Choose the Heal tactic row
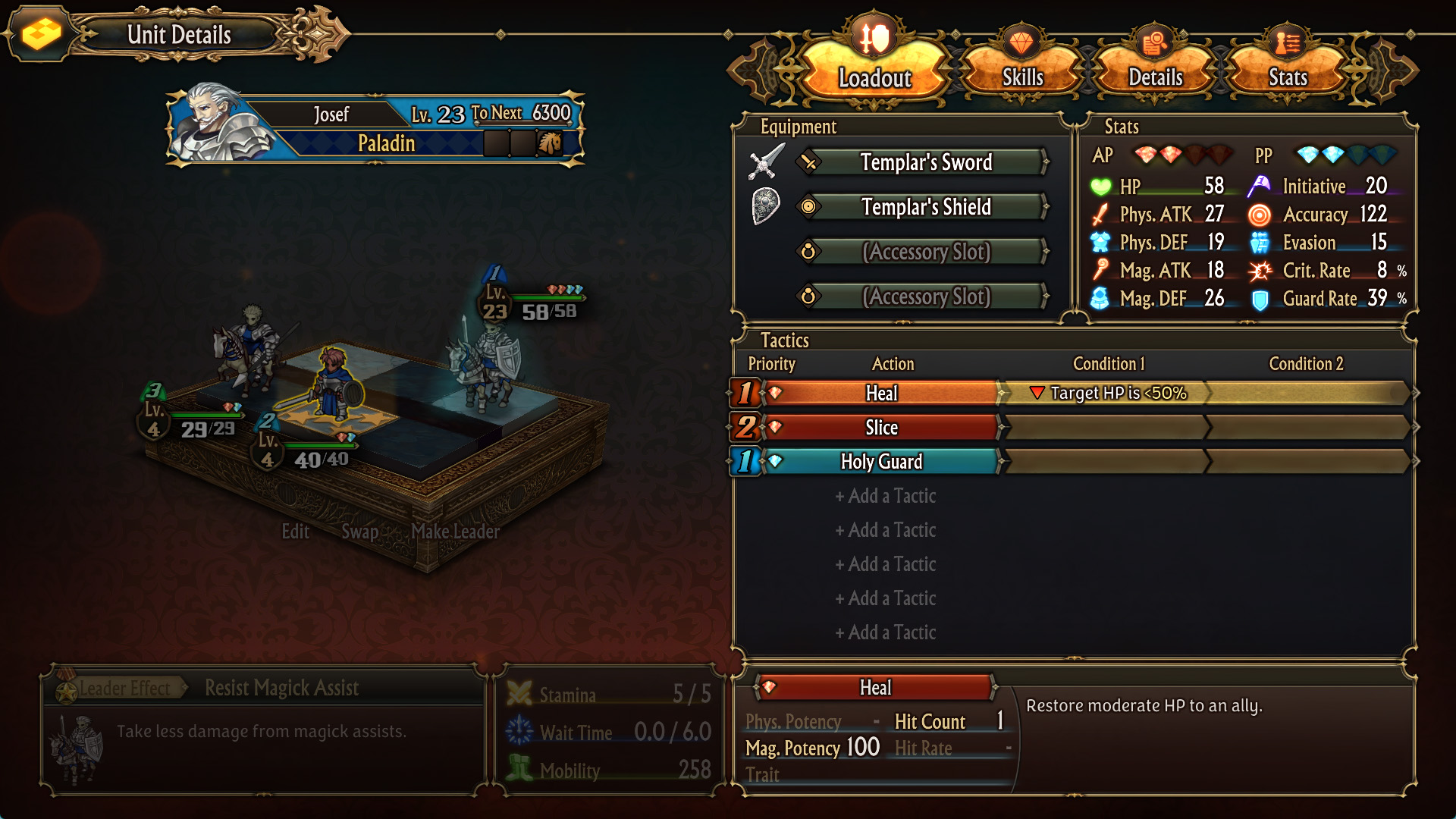The height and width of the screenshot is (819, 1456). pos(881,393)
